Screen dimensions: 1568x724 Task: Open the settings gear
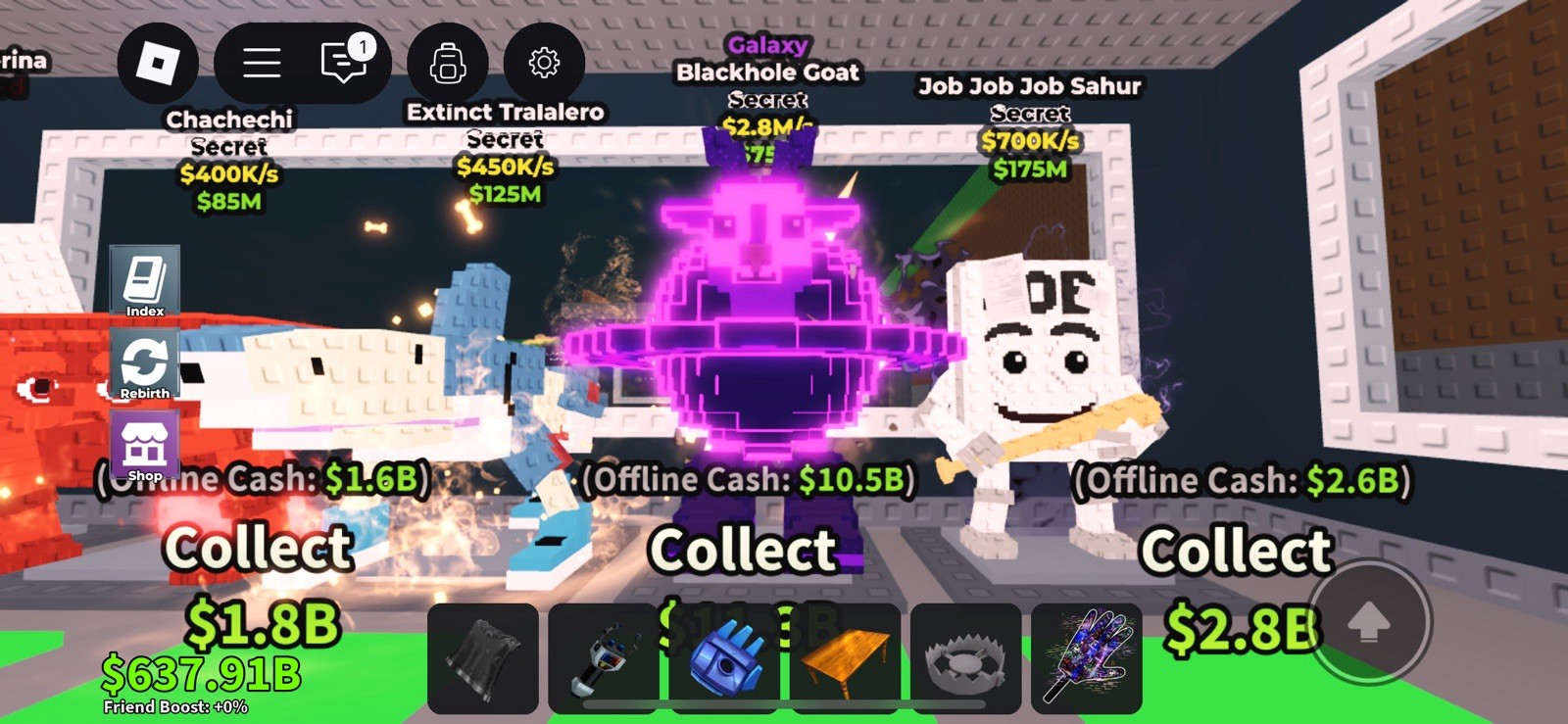click(543, 62)
